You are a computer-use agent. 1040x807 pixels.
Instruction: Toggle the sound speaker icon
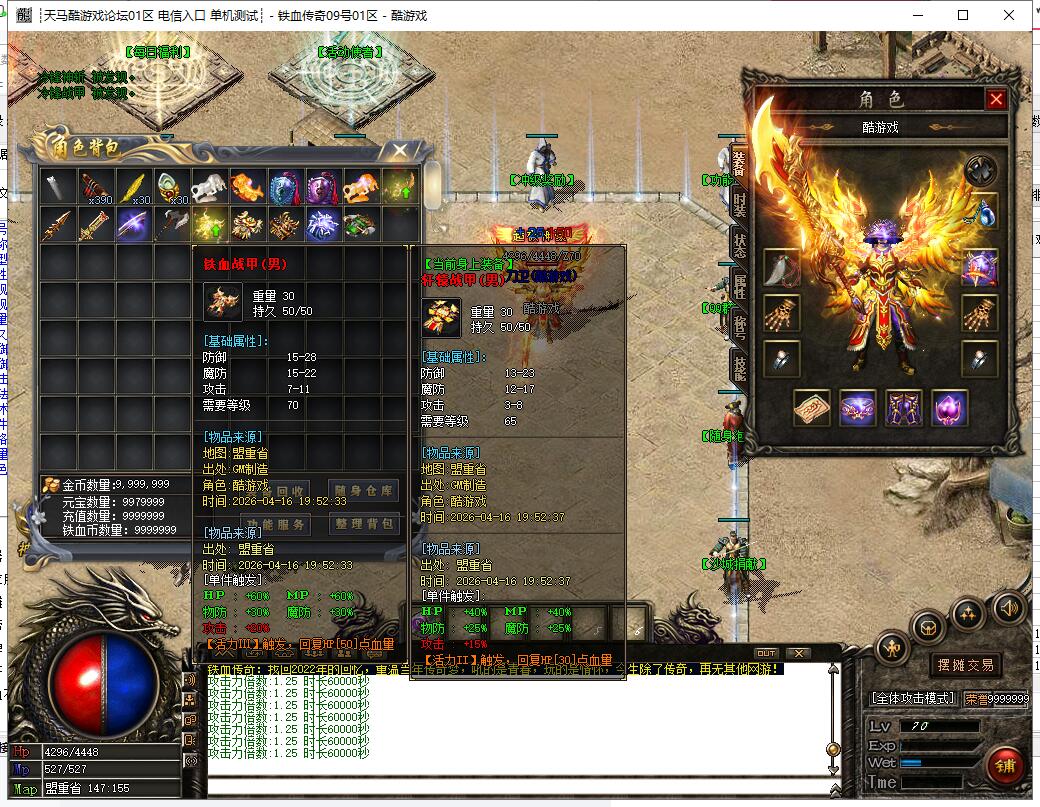pyautogui.click(x=1008, y=606)
